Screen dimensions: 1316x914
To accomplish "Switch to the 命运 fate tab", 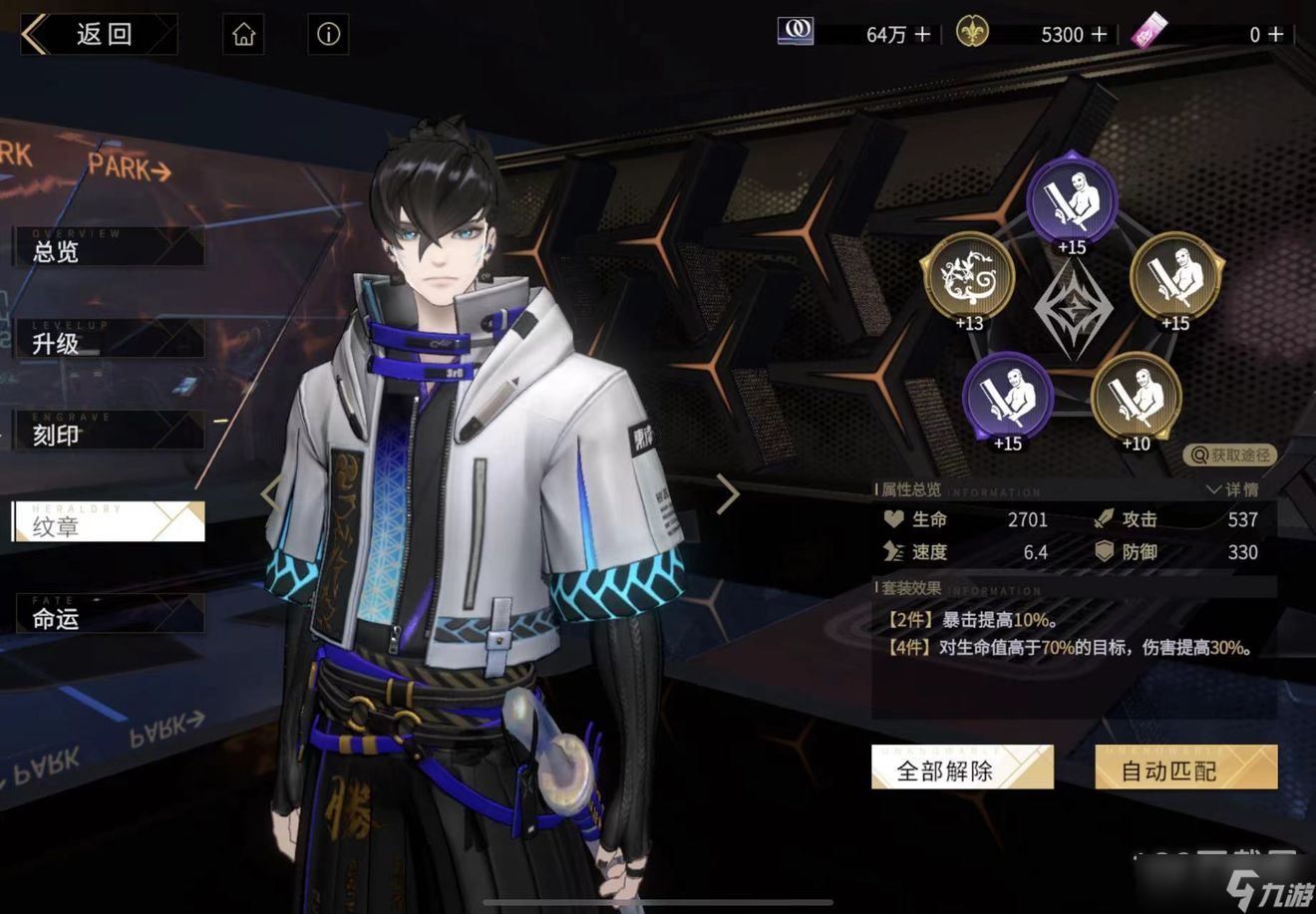I will (x=108, y=618).
